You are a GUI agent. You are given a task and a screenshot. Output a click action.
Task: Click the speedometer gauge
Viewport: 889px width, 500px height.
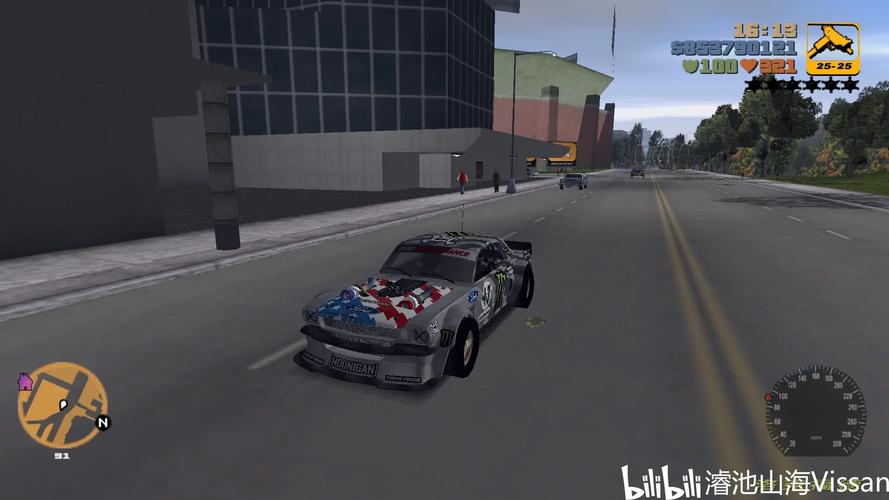pos(815,412)
